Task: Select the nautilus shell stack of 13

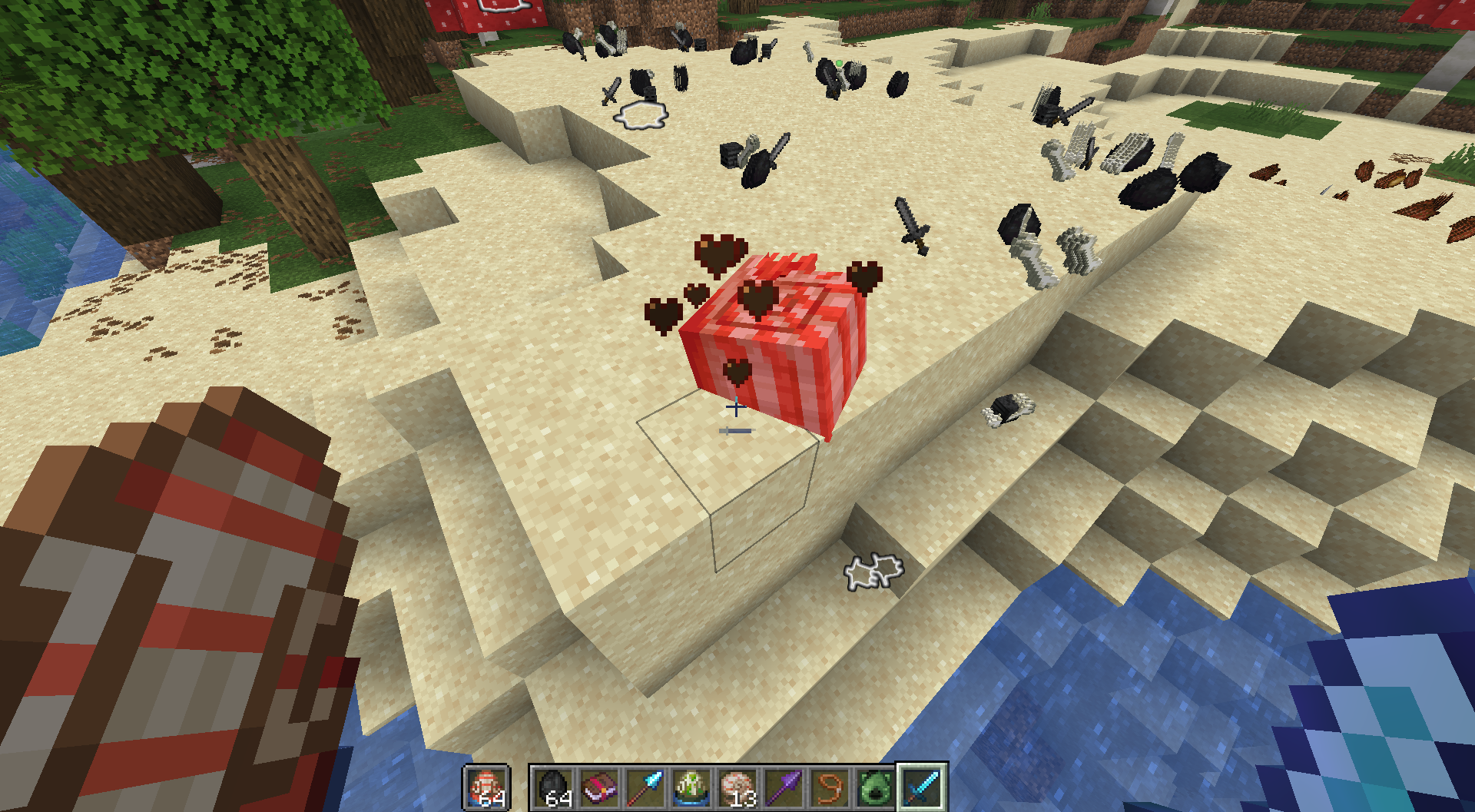Action: click(737, 787)
